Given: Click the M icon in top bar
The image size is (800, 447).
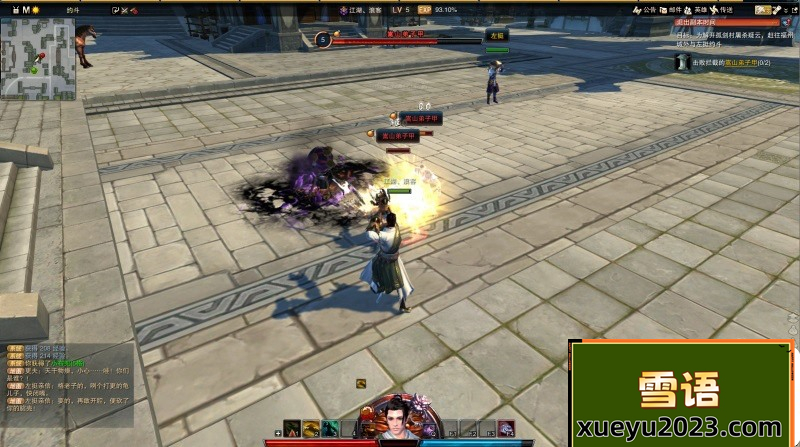Looking at the screenshot, I should click(26, 9).
